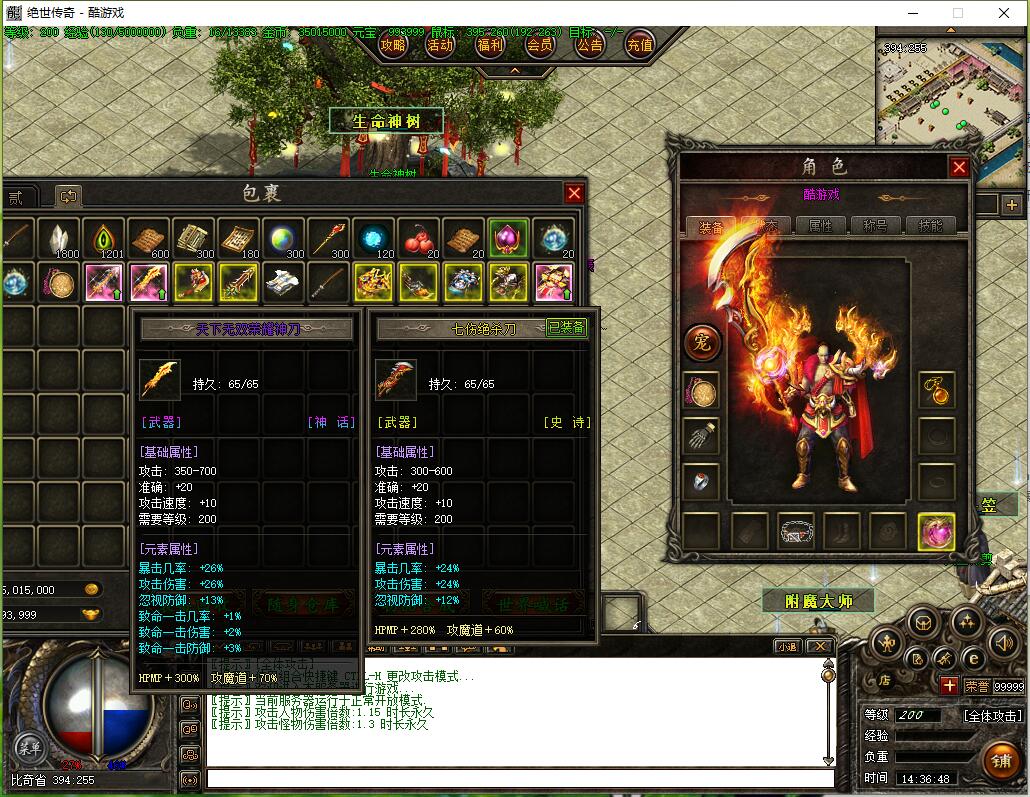1030x797 pixels.
Task: Close the 角色 character window
Action: coord(959,167)
